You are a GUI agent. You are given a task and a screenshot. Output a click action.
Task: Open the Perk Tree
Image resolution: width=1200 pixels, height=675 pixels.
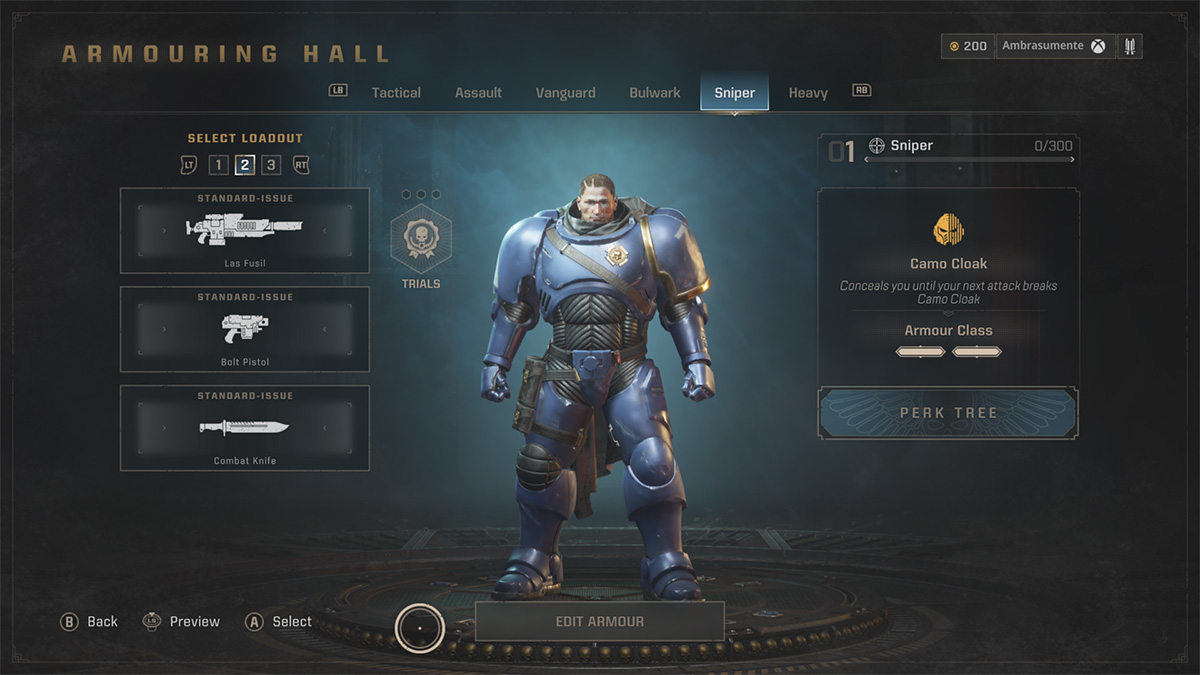948,413
